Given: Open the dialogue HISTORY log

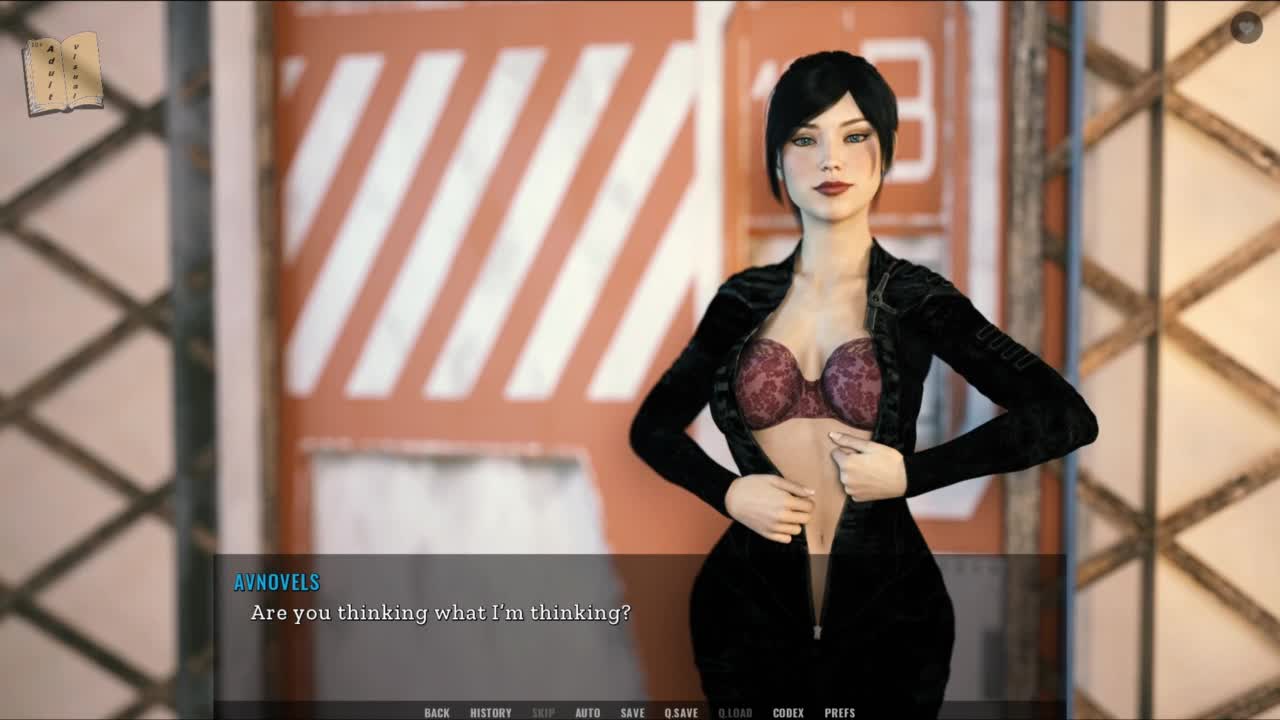Looking at the screenshot, I should click(491, 712).
